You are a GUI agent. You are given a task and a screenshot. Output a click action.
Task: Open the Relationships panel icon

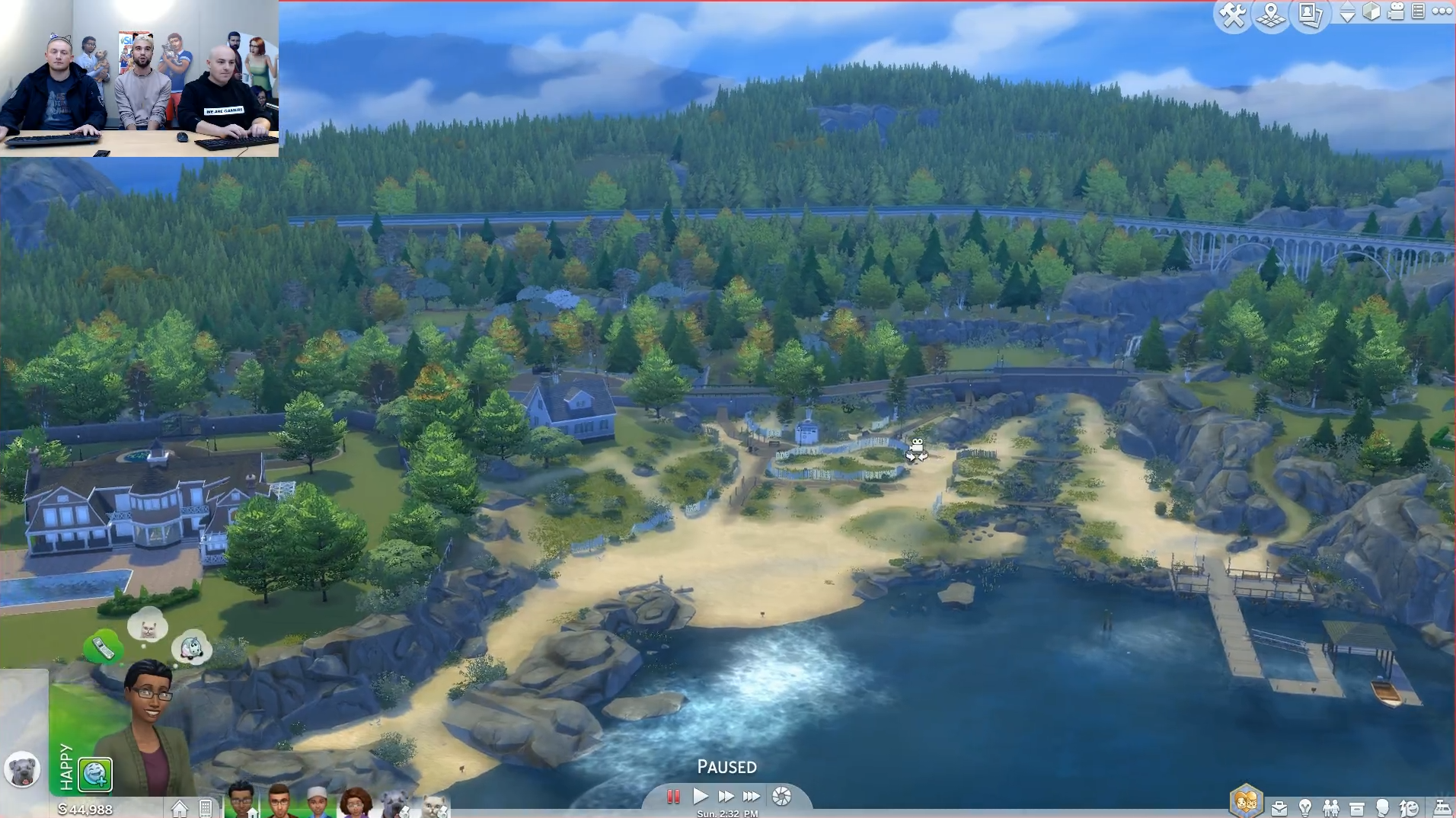click(x=1331, y=808)
